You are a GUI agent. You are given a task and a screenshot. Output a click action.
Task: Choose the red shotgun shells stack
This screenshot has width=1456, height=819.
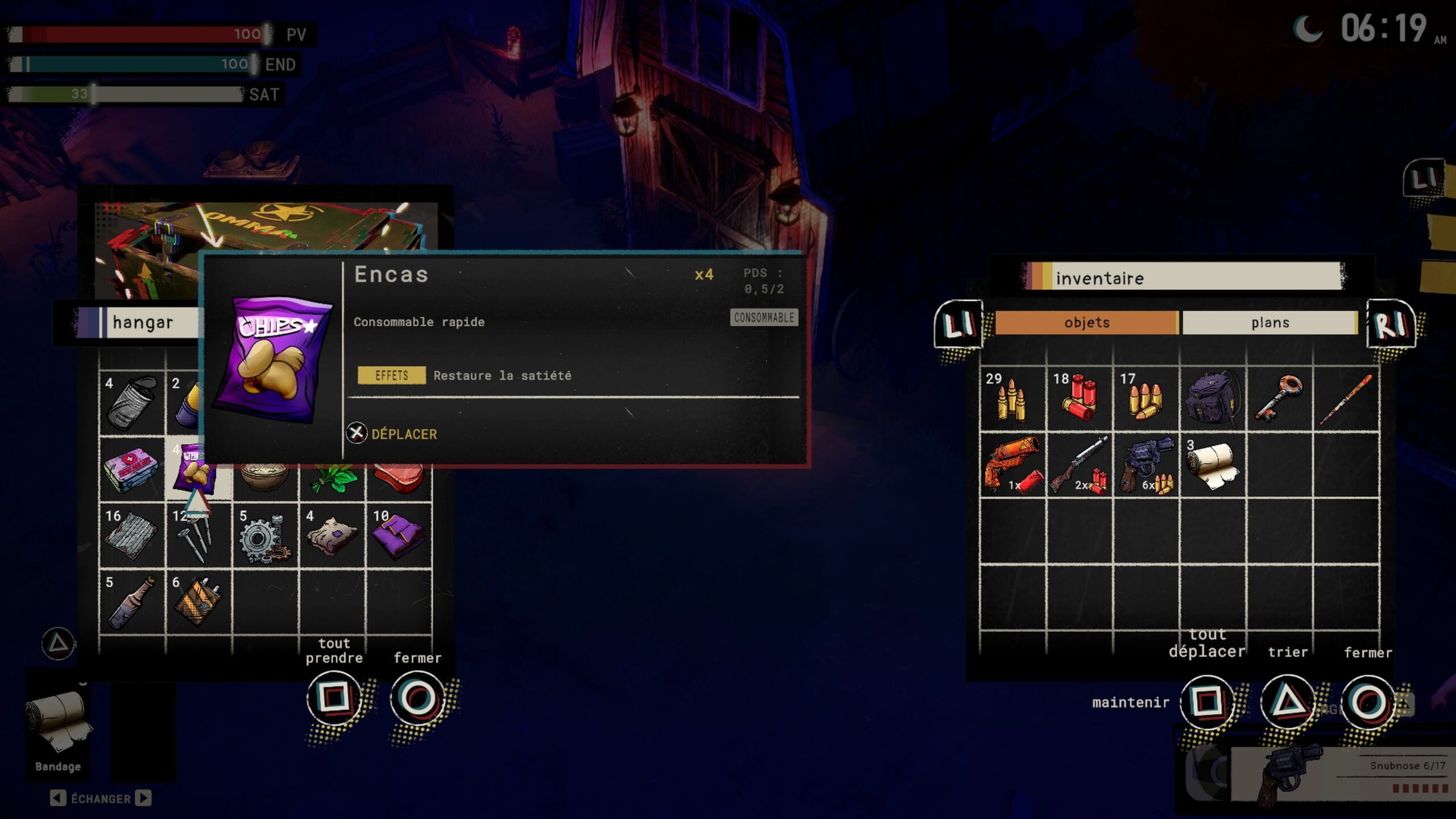[1079, 399]
